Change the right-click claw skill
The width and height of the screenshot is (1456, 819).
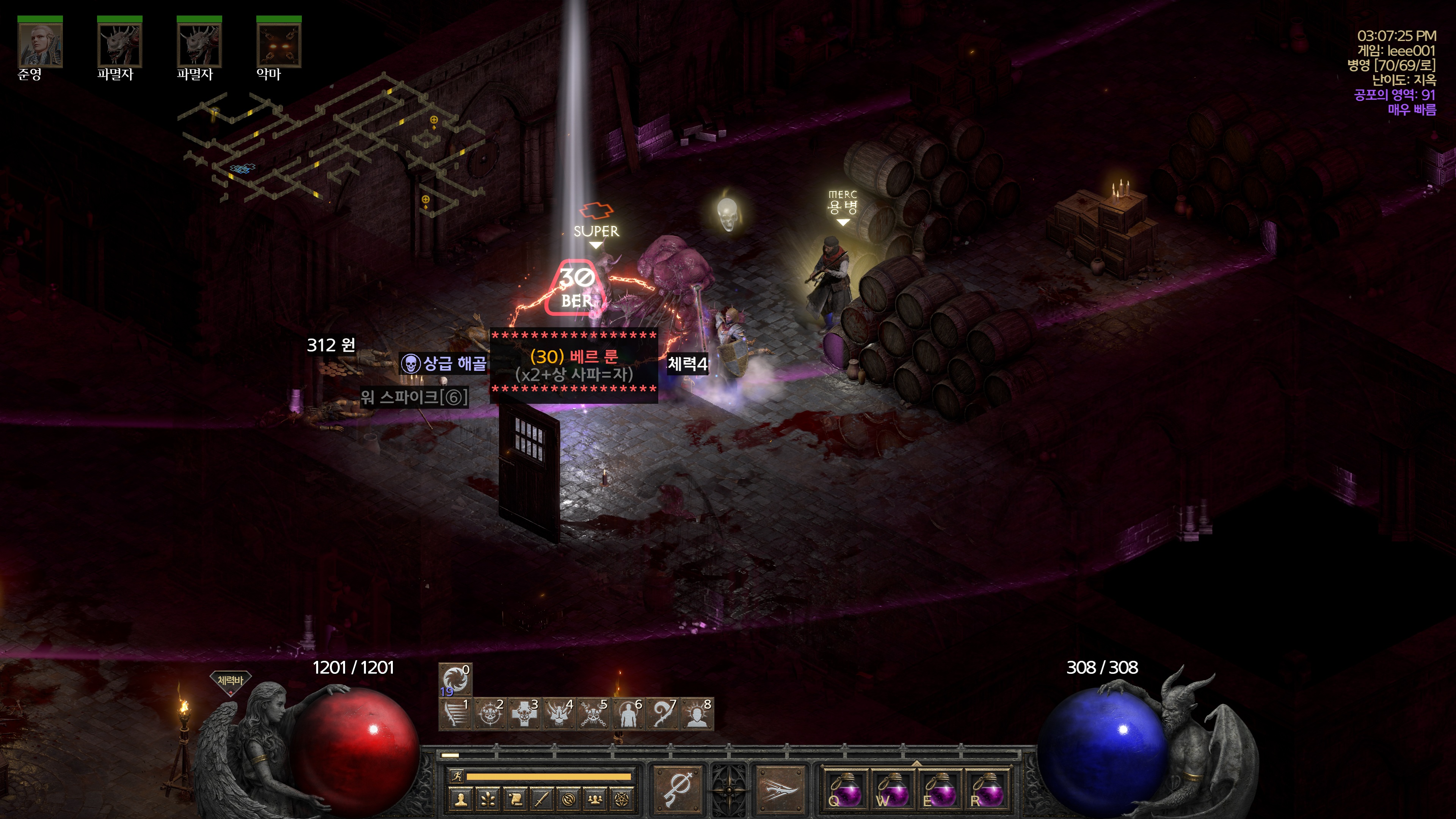coord(781,789)
